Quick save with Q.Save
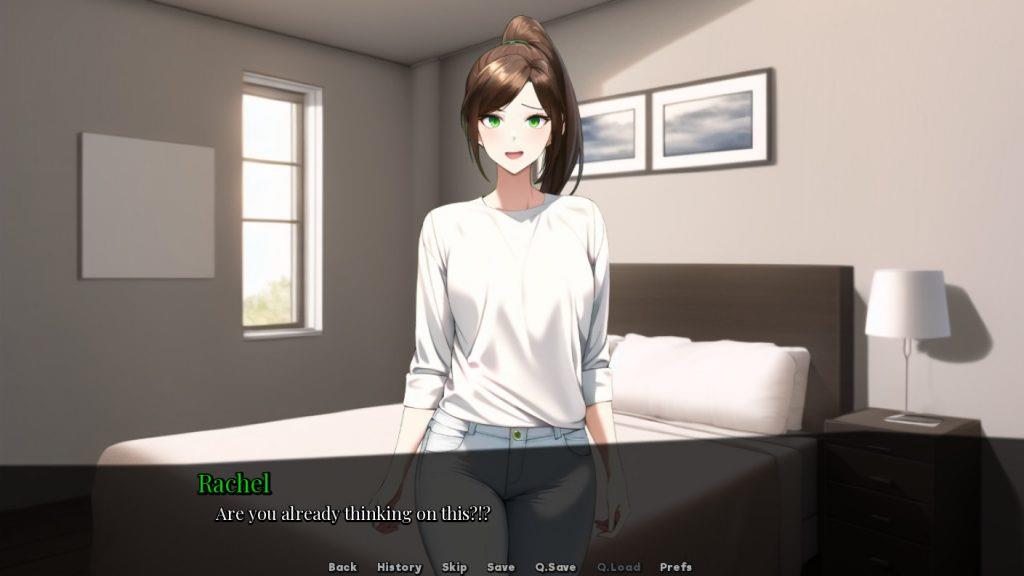Screen dimensions: 1024x576 pyautogui.click(x=556, y=567)
